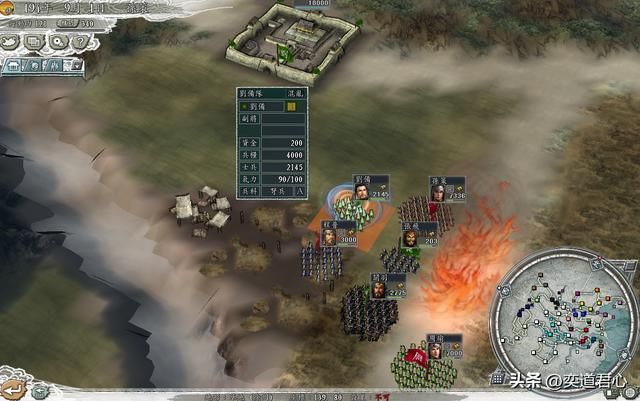This screenshot has width=640, height=401.
Task: Select the 3000-troop unit portrait
Action: pos(328,235)
